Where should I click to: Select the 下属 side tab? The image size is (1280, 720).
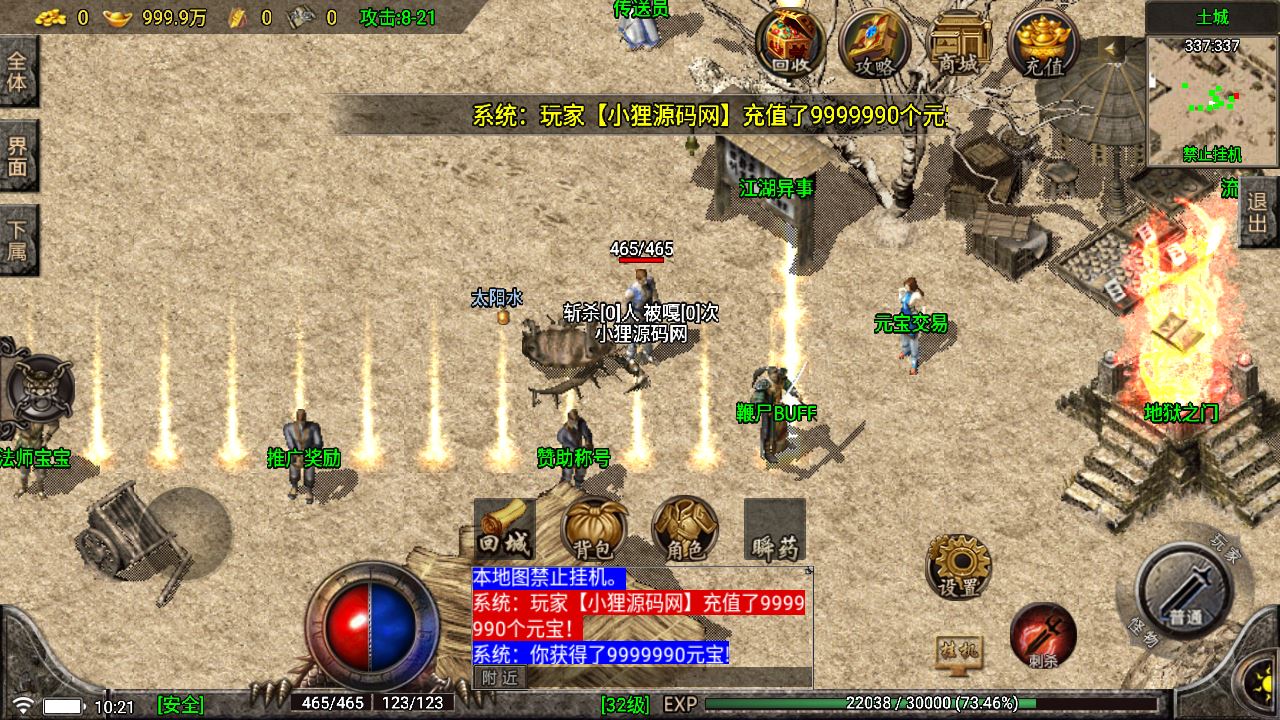tap(18, 241)
